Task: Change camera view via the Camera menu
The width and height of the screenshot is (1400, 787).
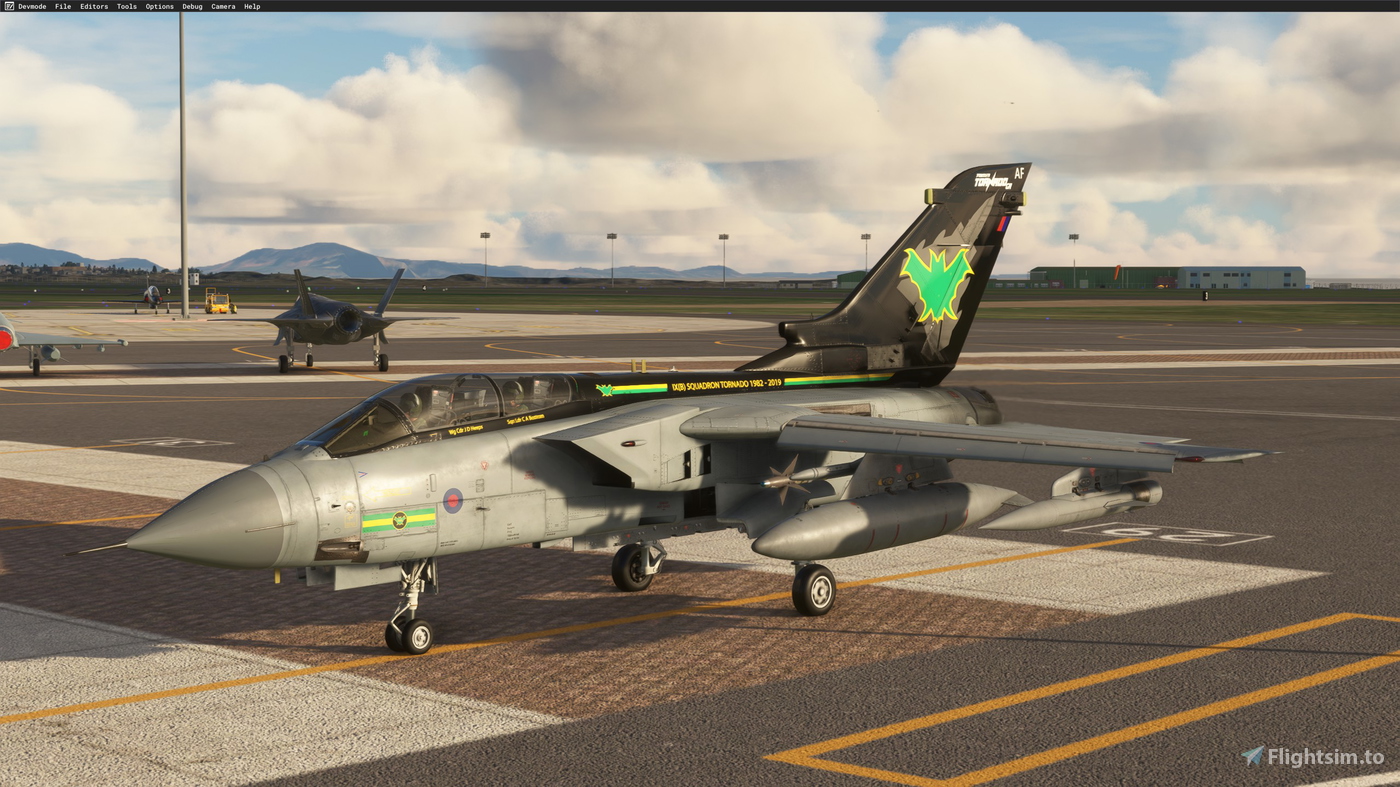Action: (222, 5)
